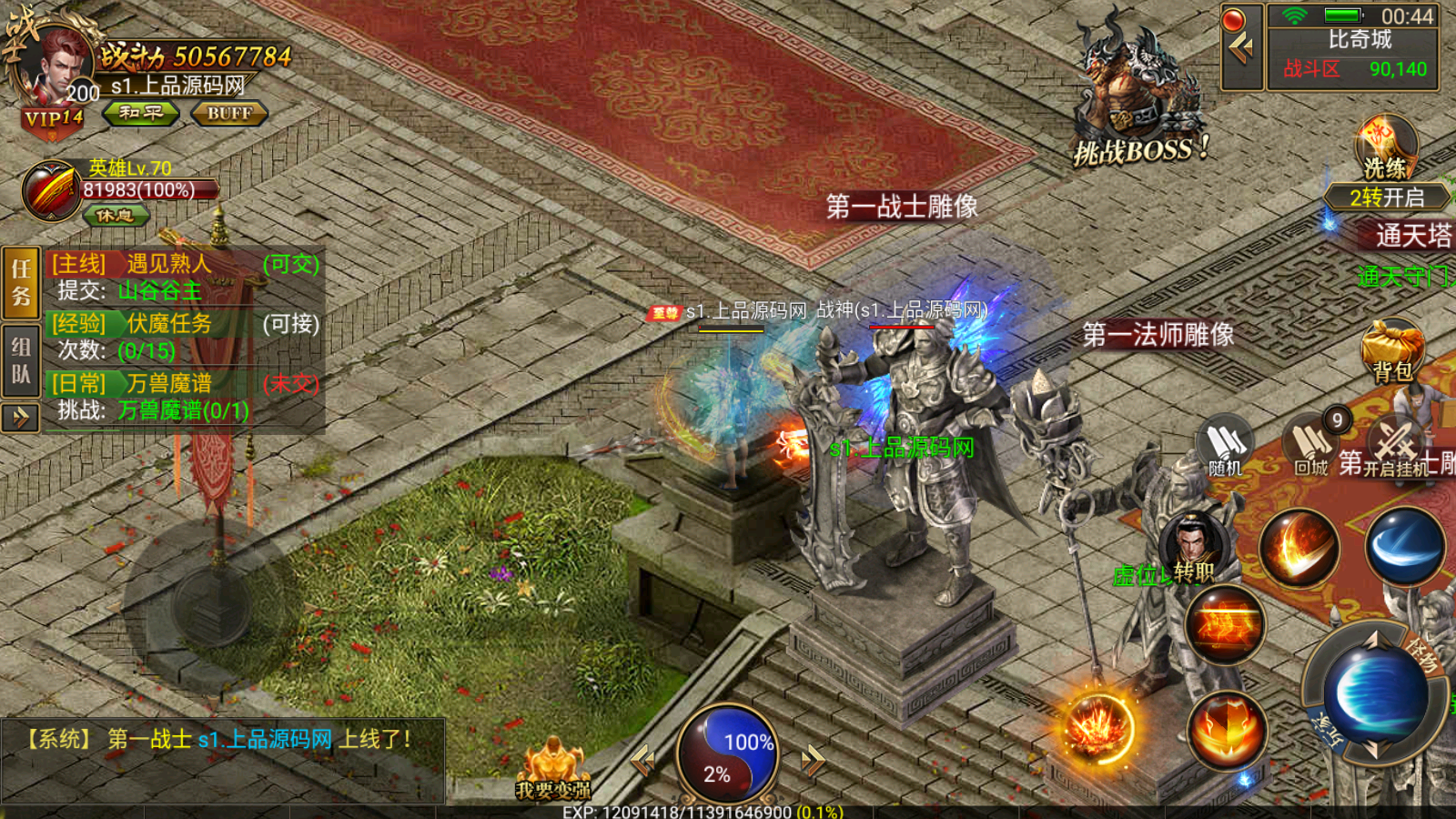This screenshot has height=819, width=1456.
Task: Activate the blue crescent slash skill
Action: point(1405,547)
